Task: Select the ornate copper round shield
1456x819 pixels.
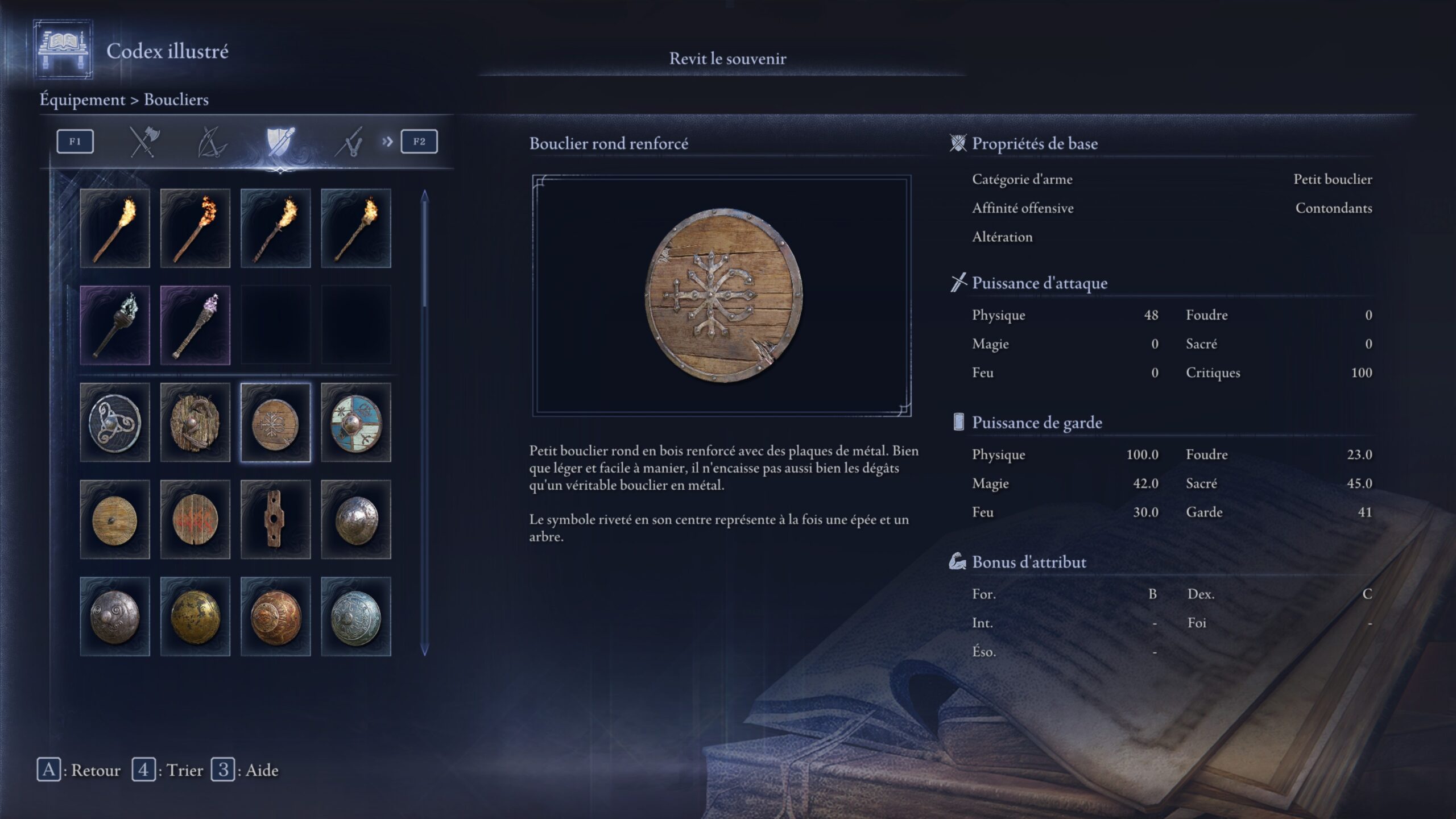Action: [x=276, y=617]
